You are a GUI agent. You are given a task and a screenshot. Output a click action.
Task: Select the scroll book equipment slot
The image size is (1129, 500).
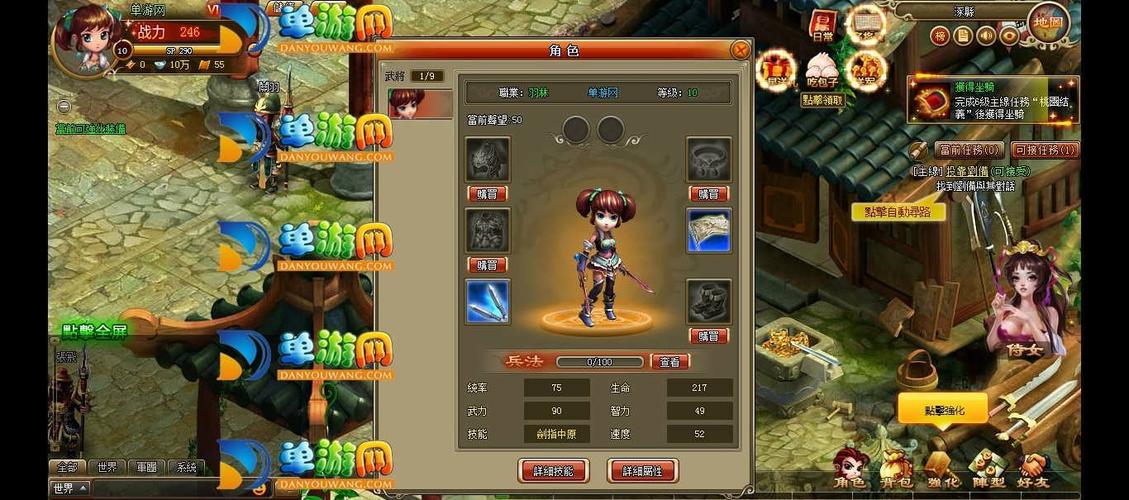(708, 230)
